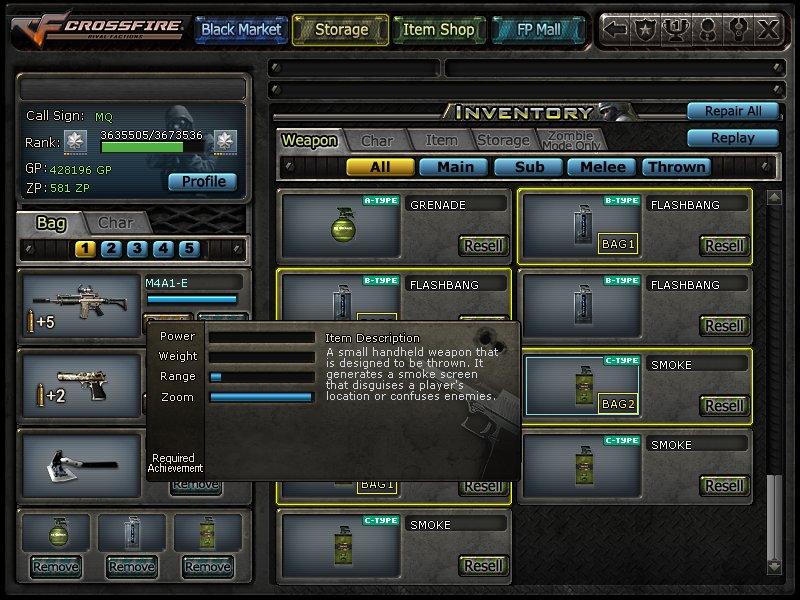The height and width of the screenshot is (600, 800).
Task: Click the back arrow icon
Action: coord(616,30)
